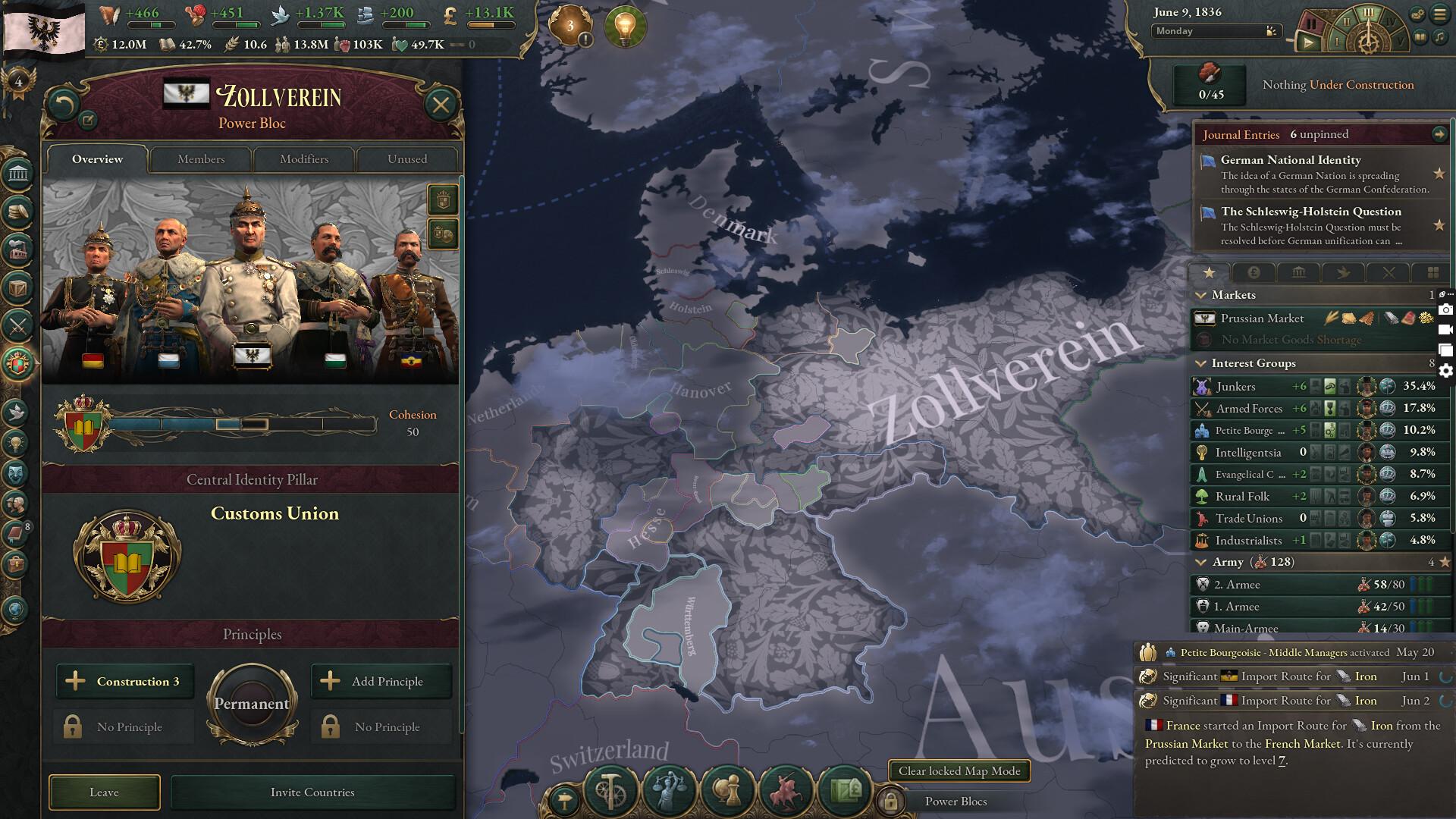Viewport: 1456px width, 819px height.
Task: Collapse the Interest Groups section
Action: pos(1201,363)
